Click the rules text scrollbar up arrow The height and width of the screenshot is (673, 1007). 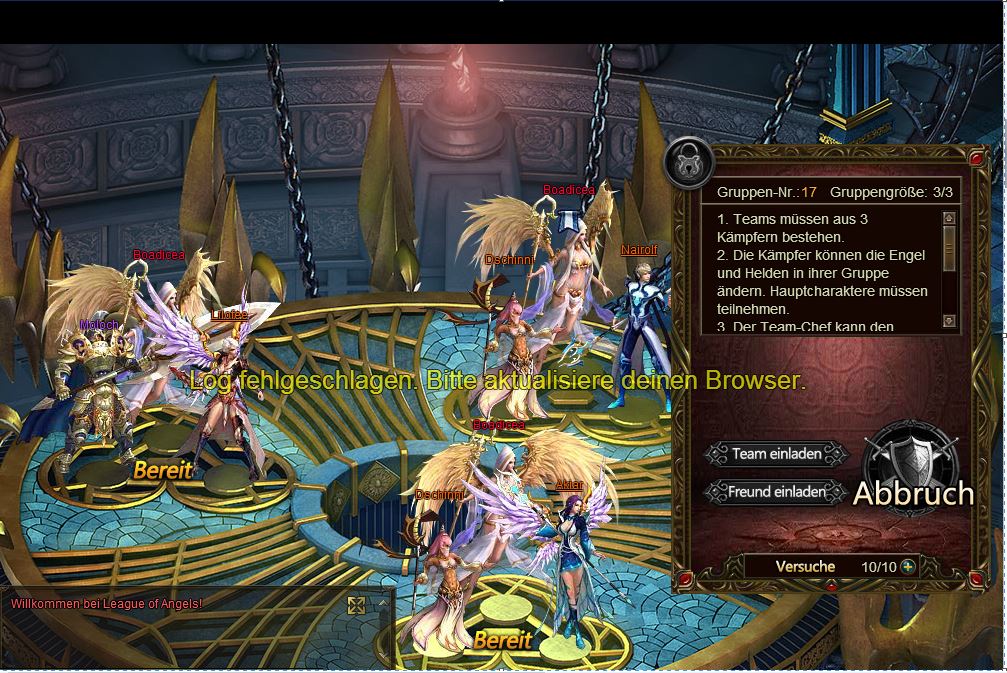tap(949, 218)
